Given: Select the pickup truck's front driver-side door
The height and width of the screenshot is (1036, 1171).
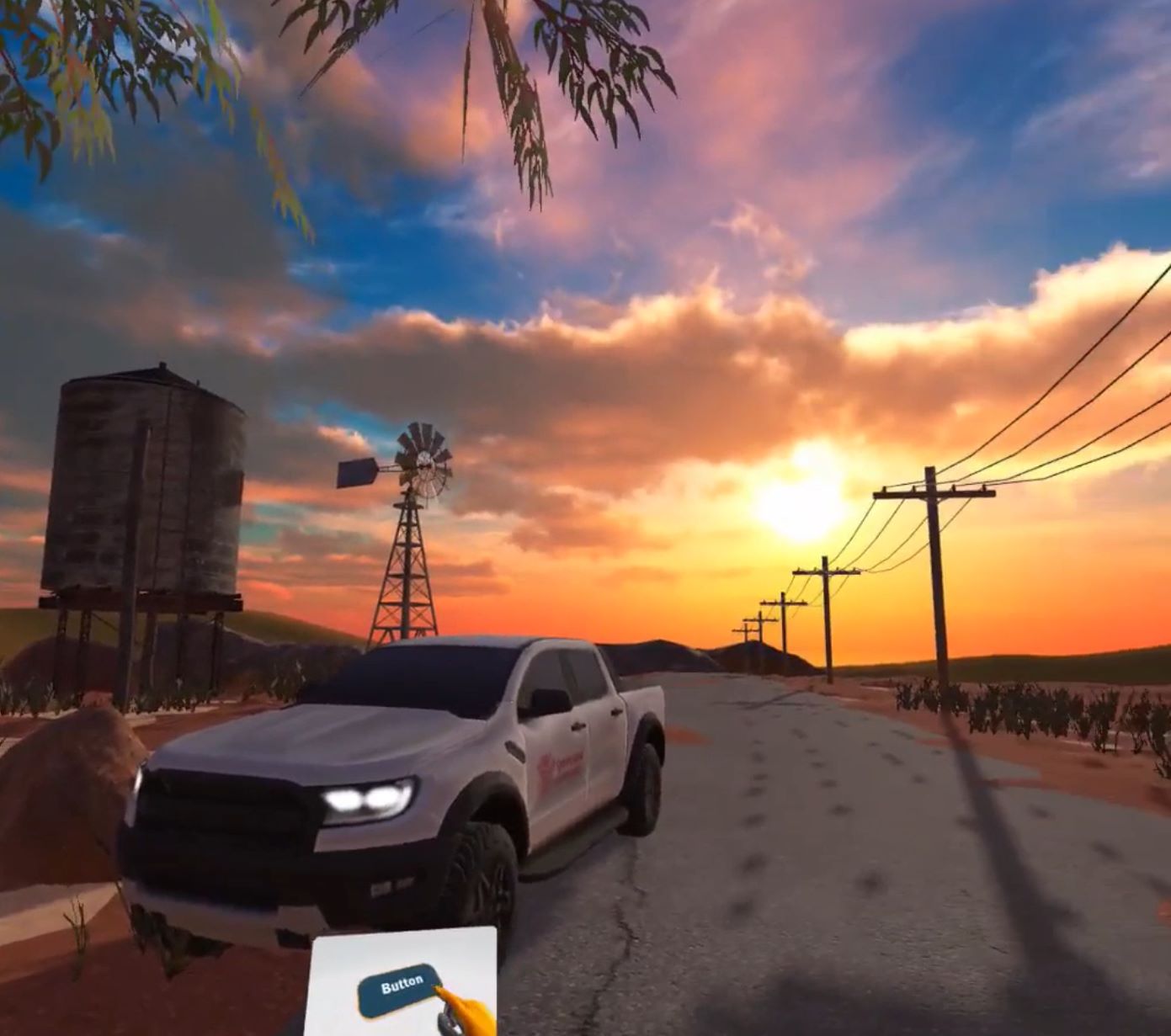Looking at the screenshot, I should (556, 741).
